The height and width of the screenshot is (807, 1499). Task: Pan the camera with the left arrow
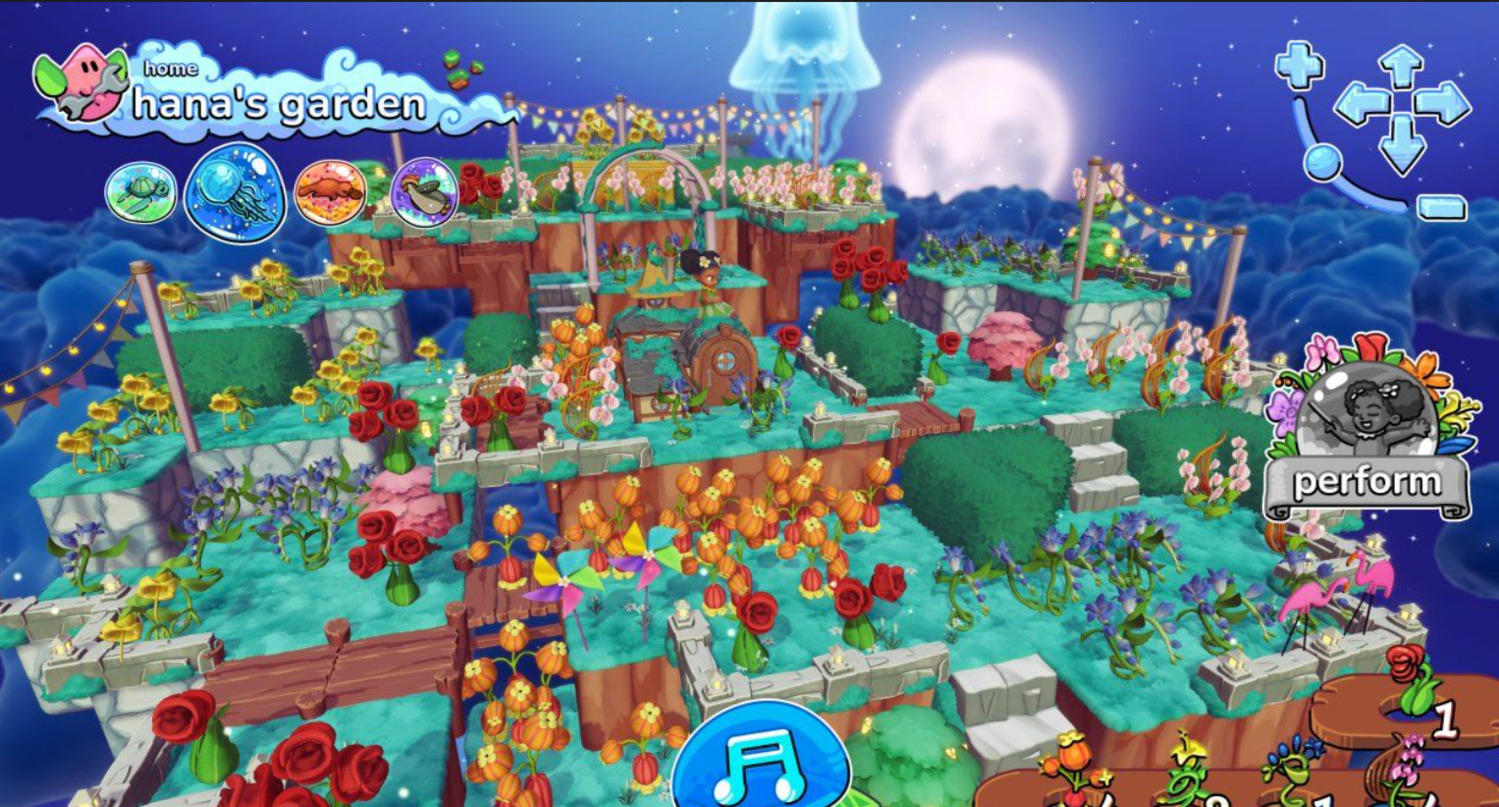[1361, 102]
